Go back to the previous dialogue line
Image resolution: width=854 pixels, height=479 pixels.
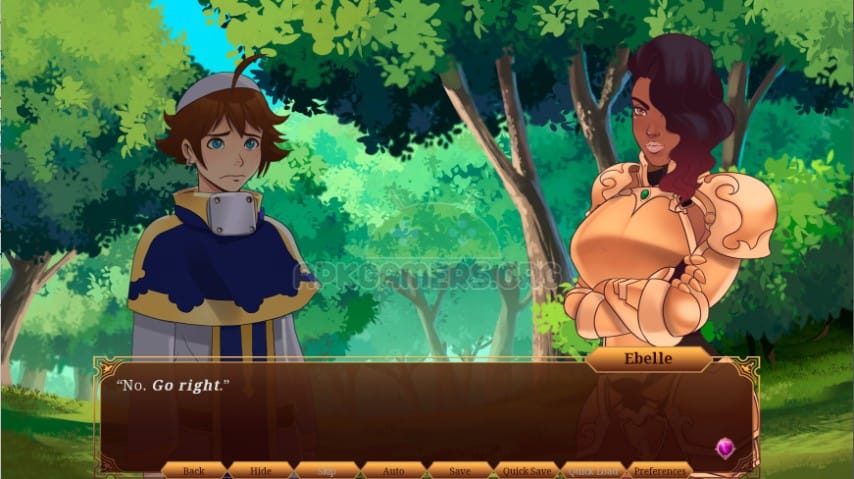click(x=194, y=470)
